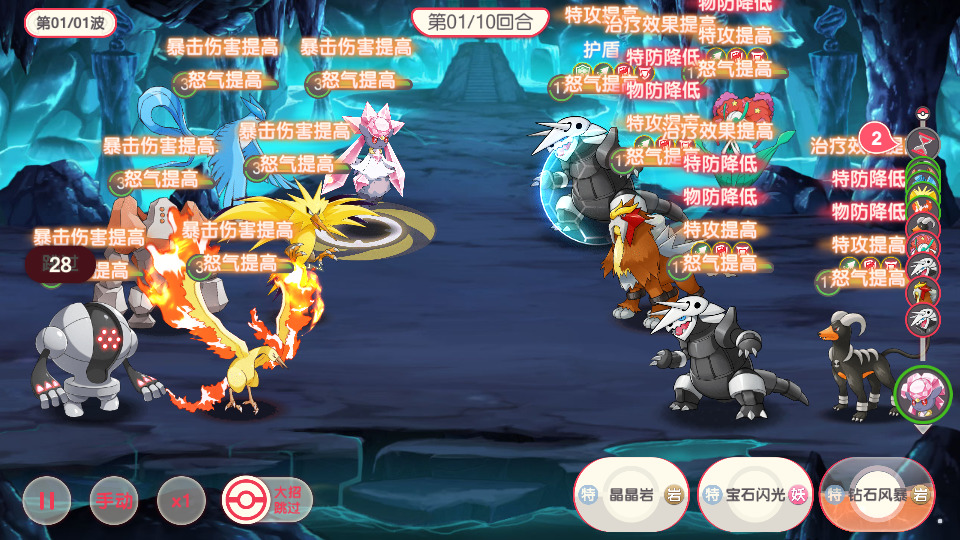Viewport: 960px width, 540px height.
Task: Use the 晶晶岩 skill
Action: pos(631,495)
